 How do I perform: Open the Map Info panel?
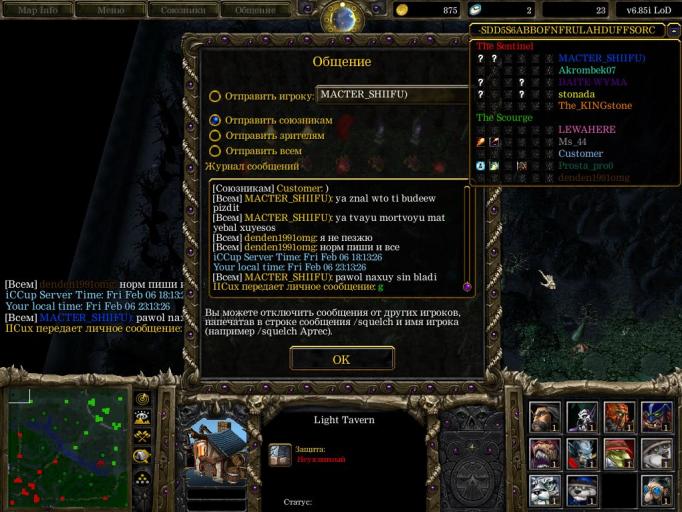(38, 10)
